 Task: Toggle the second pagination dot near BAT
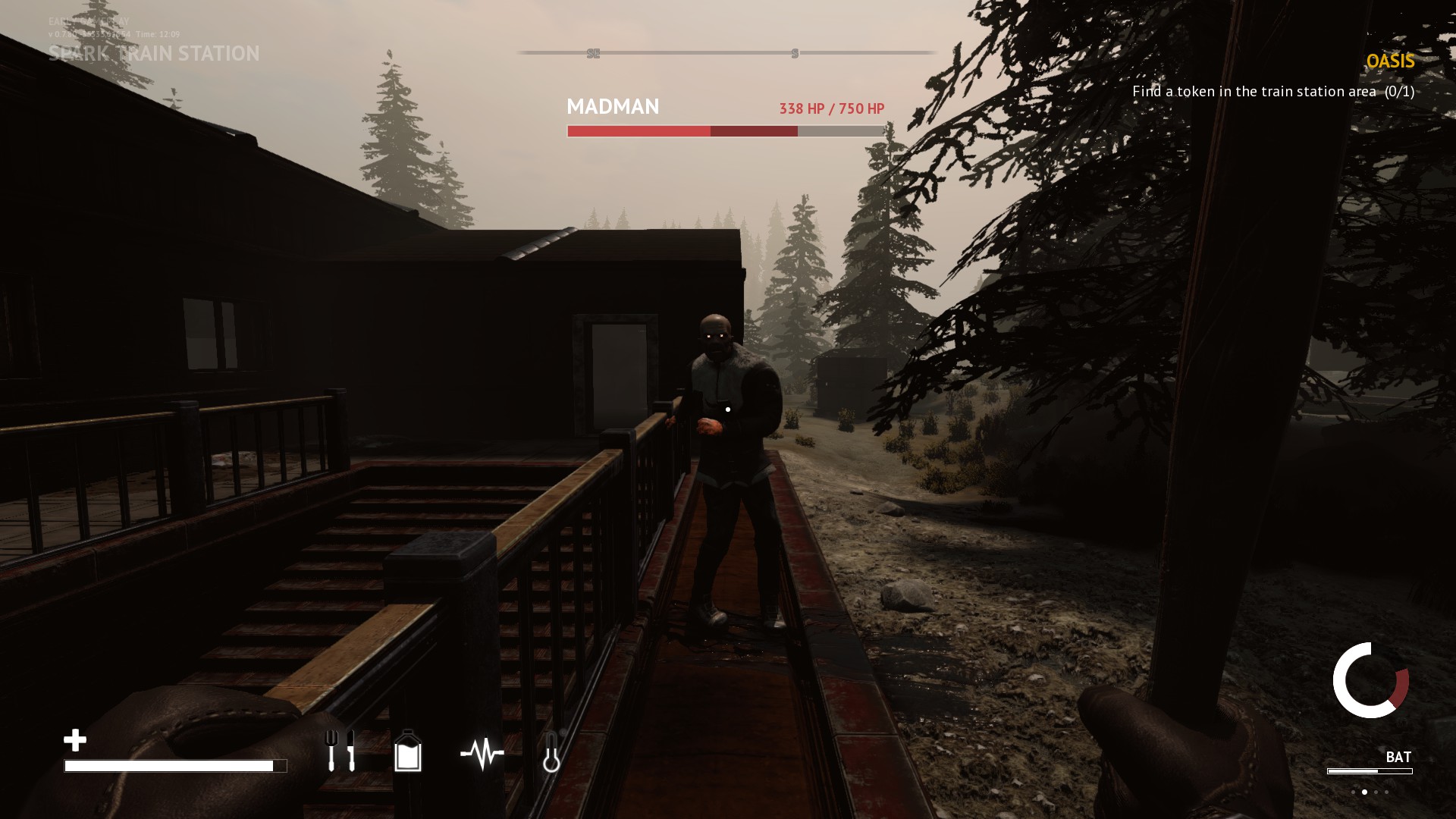click(x=1365, y=792)
